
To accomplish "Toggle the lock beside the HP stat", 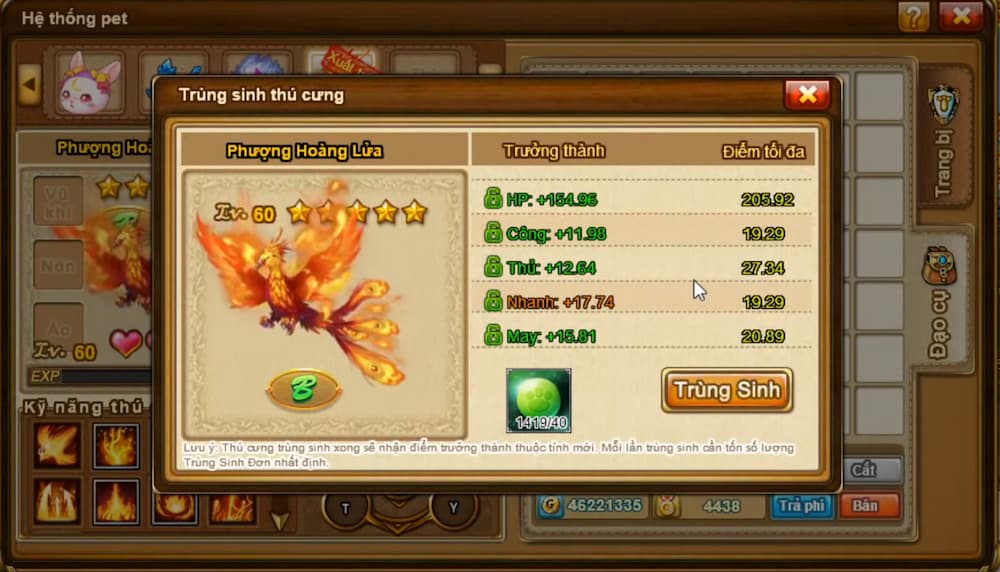I will (493, 199).
